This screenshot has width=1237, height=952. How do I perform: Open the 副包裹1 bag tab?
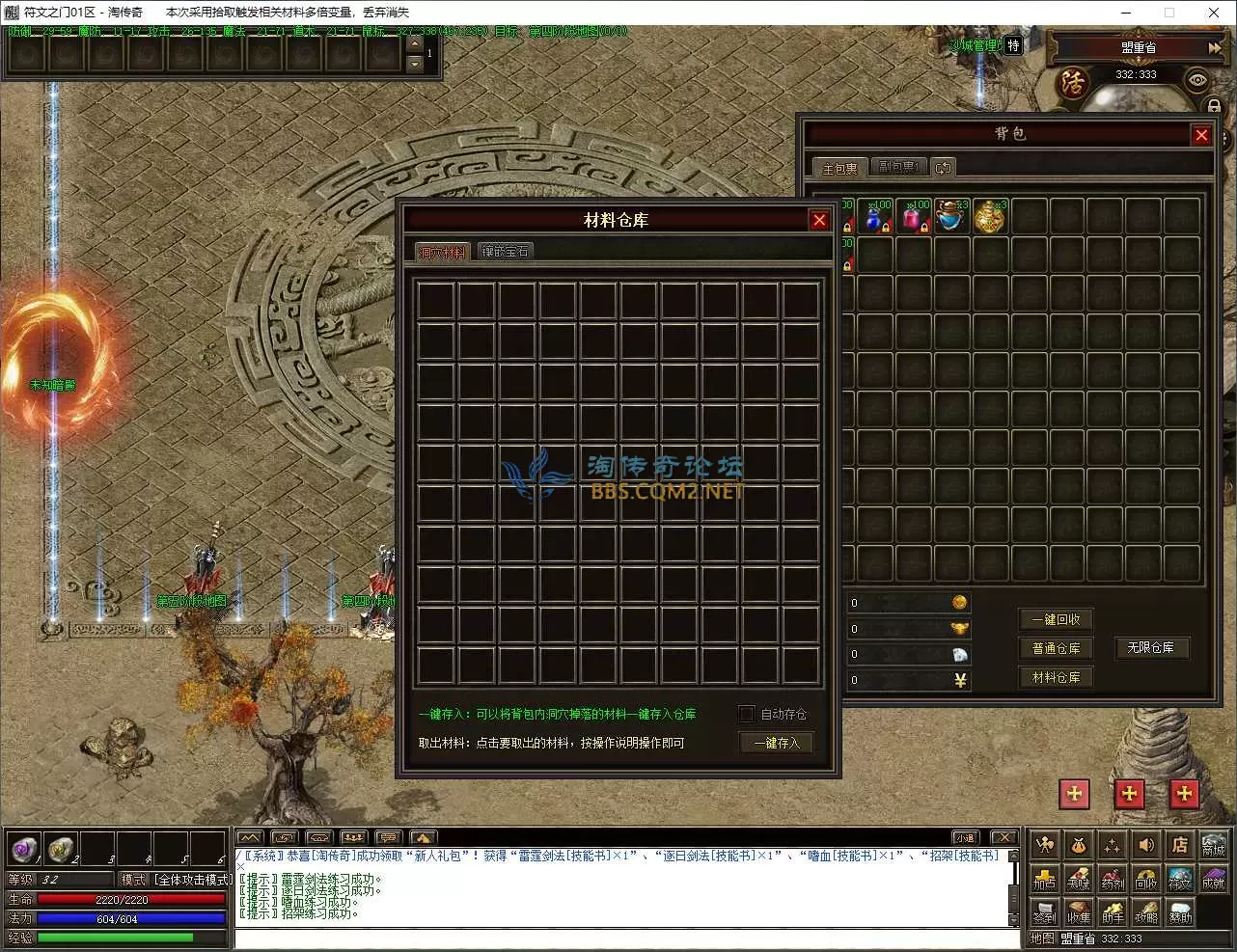(x=898, y=167)
